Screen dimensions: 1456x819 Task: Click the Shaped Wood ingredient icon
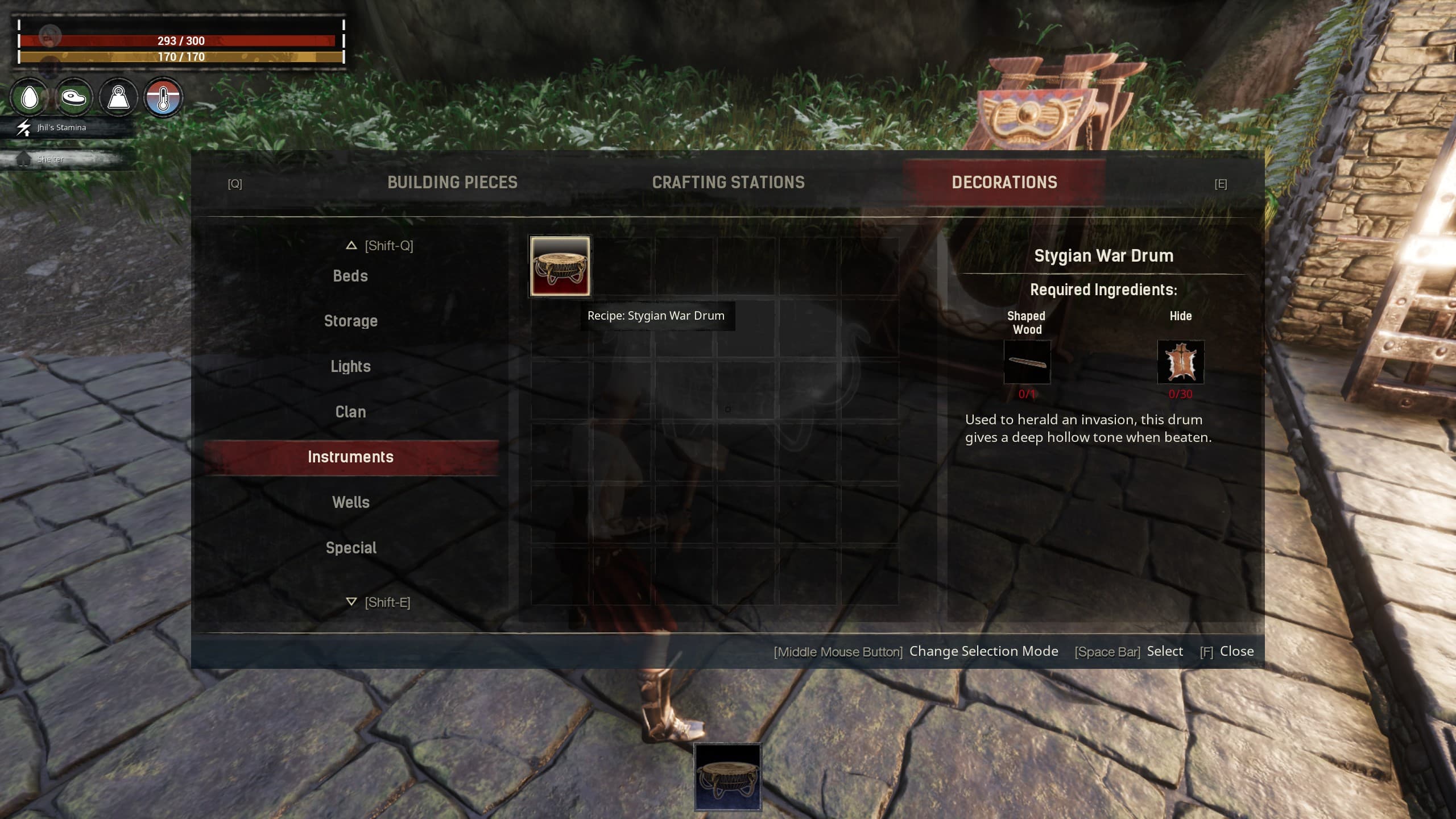coord(1027,362)
